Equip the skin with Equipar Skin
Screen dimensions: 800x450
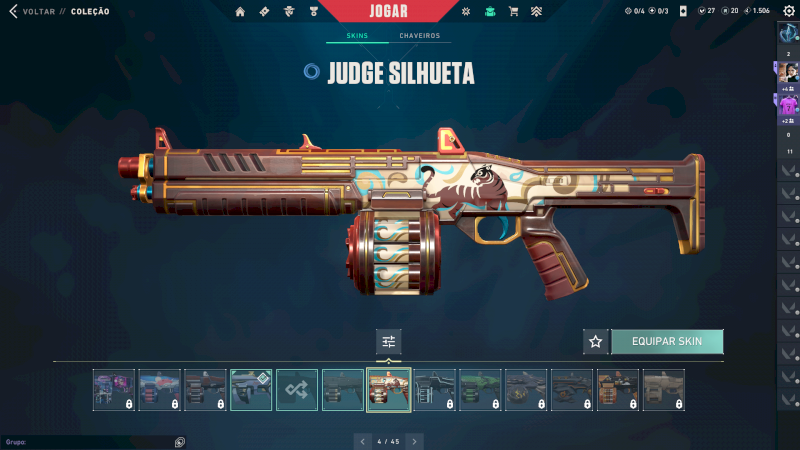pyautogui.click(x=666, y=341)
